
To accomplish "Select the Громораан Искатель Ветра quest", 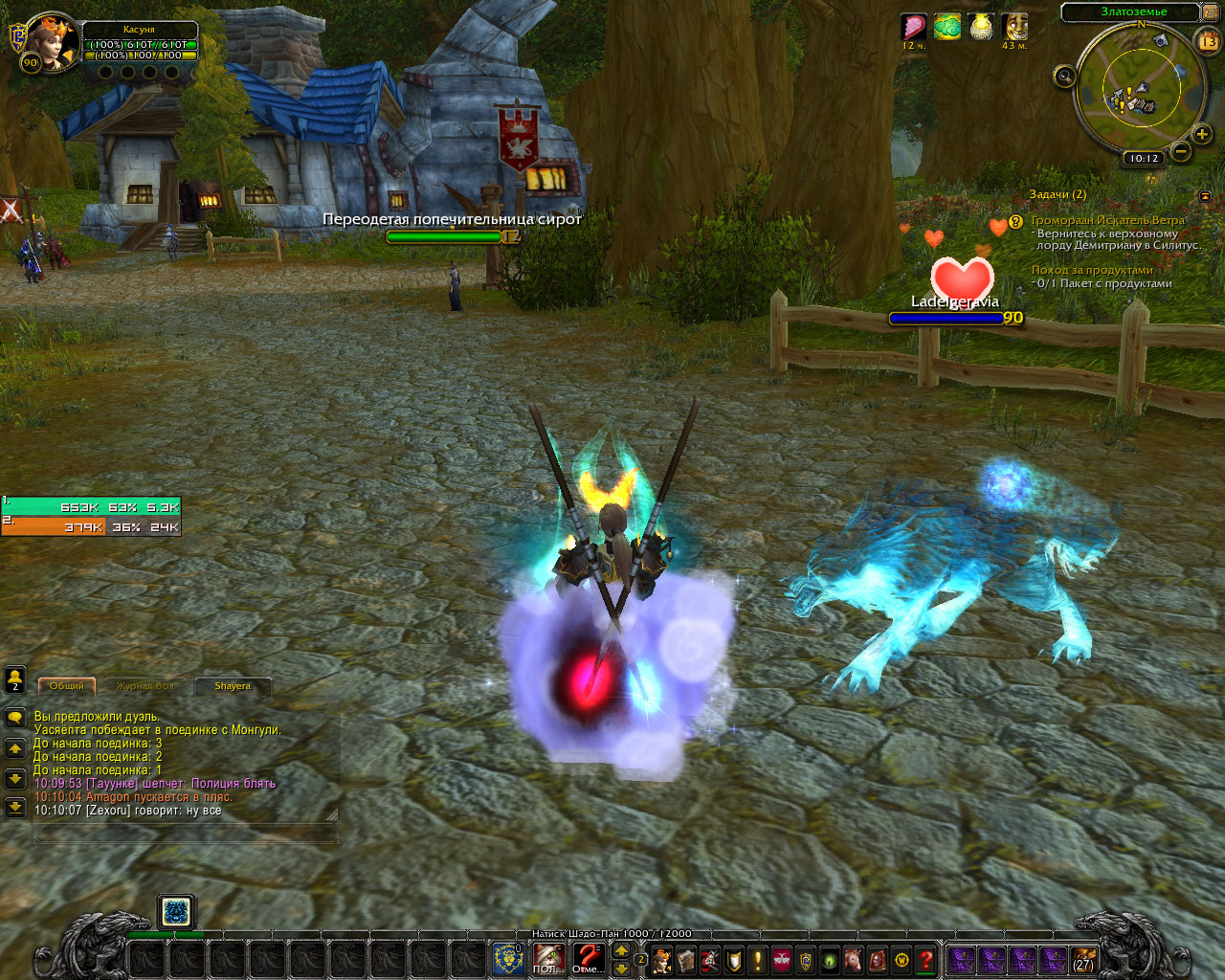I will pyautogui.click(x=1107, y=220).
